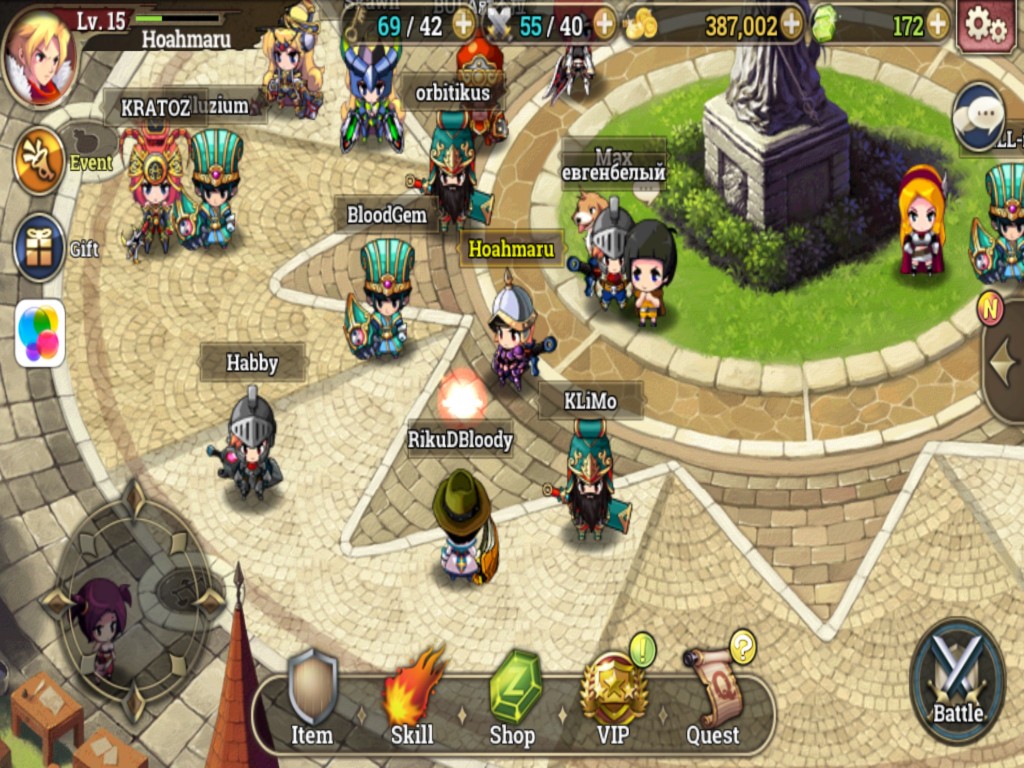Image resolution: width=1024 pixels, height=768 pixels.
Task: Expand the side panel arrow tab
Action: pyautogui.click(x=1003, y=368)
